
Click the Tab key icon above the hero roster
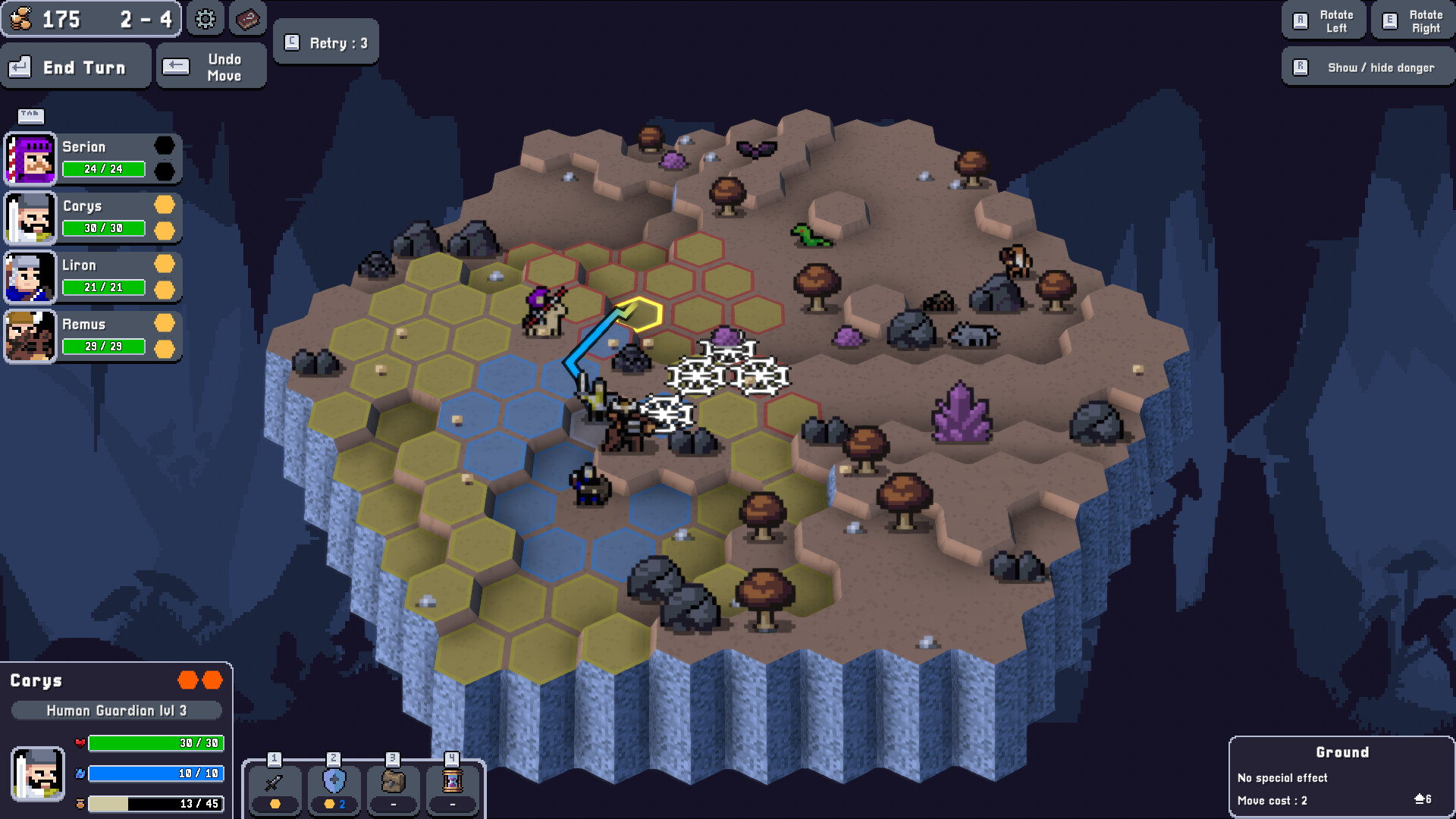[30, 116]
